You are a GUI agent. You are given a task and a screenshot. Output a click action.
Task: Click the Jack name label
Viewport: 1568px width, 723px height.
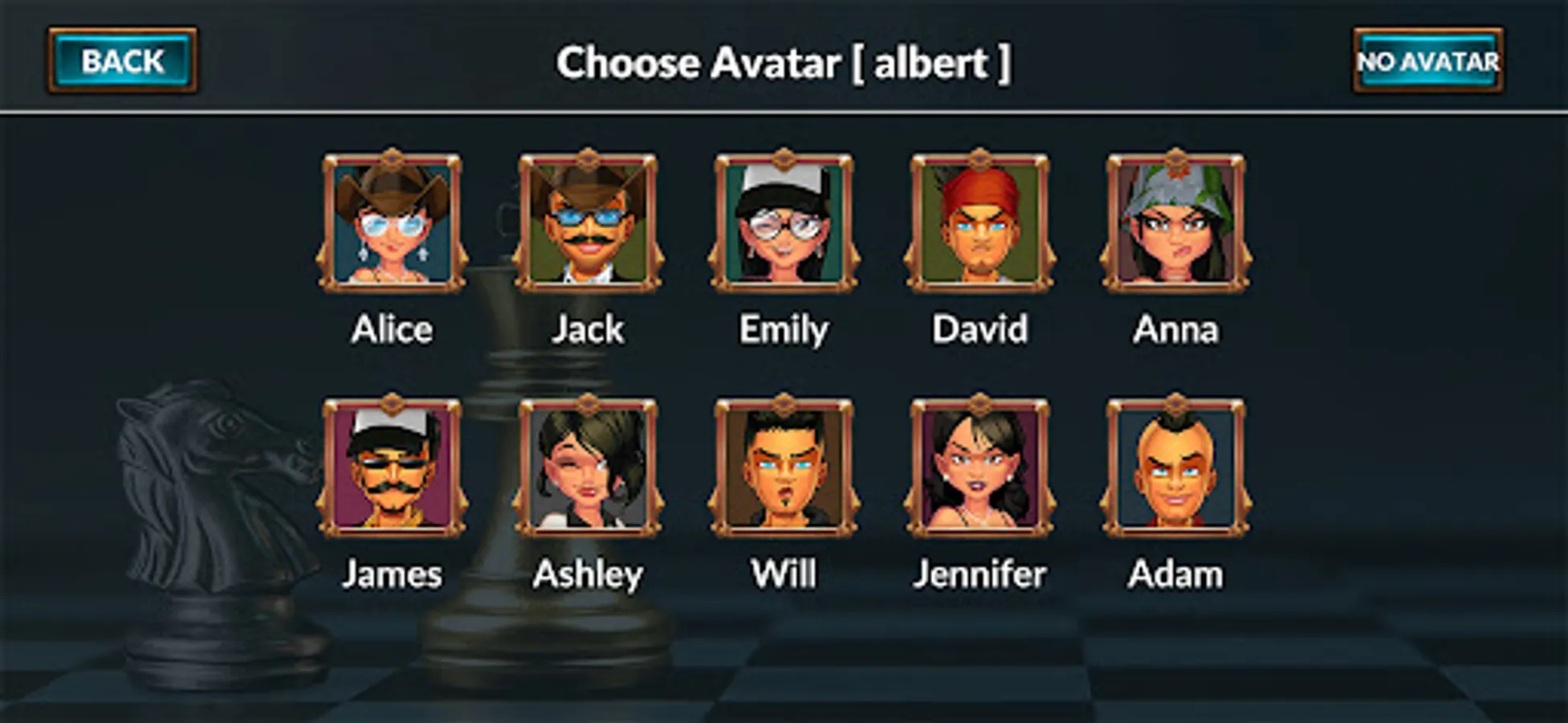tap(589, 329)
